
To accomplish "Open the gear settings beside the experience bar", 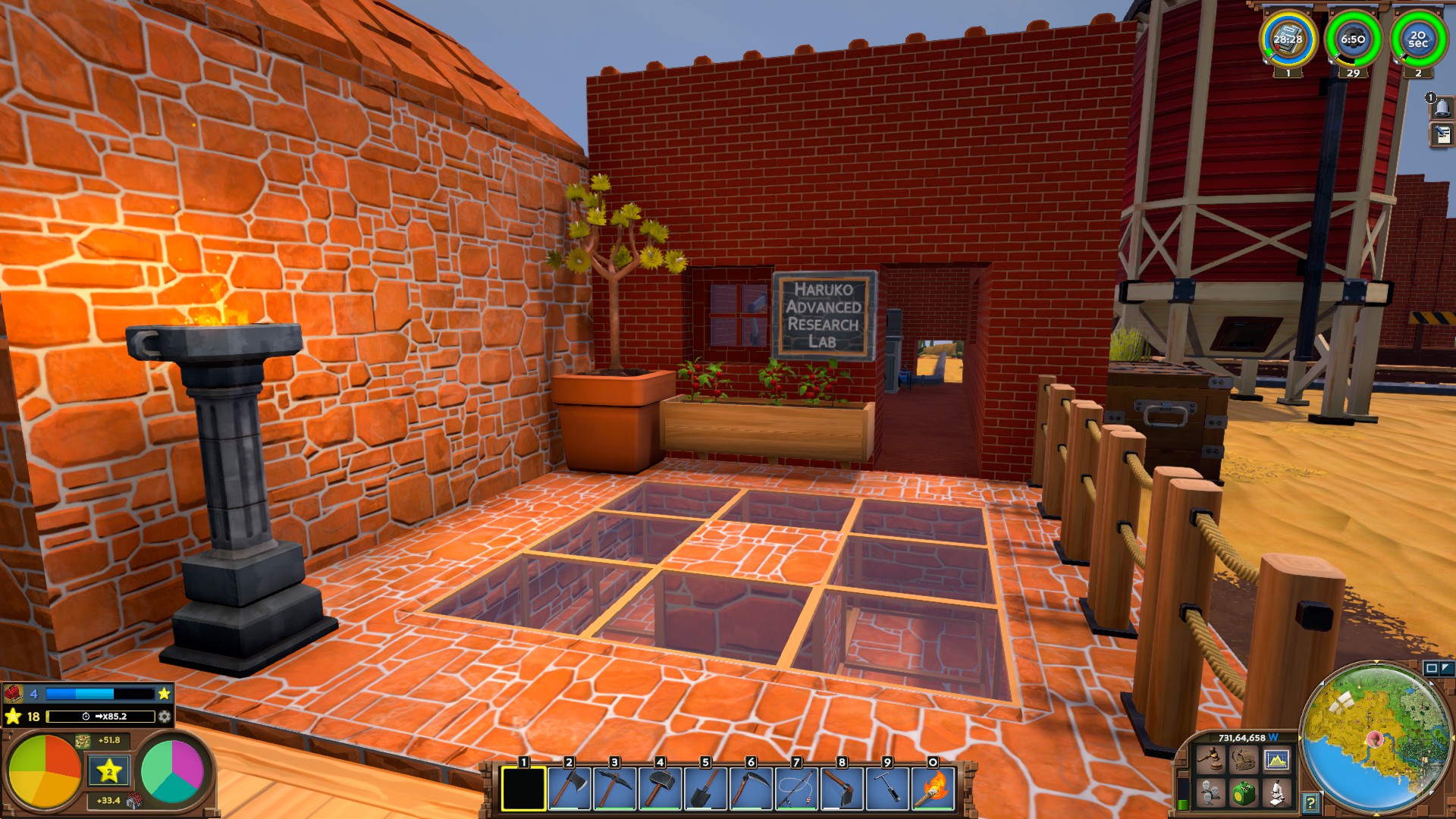I will tap(165, 716).
